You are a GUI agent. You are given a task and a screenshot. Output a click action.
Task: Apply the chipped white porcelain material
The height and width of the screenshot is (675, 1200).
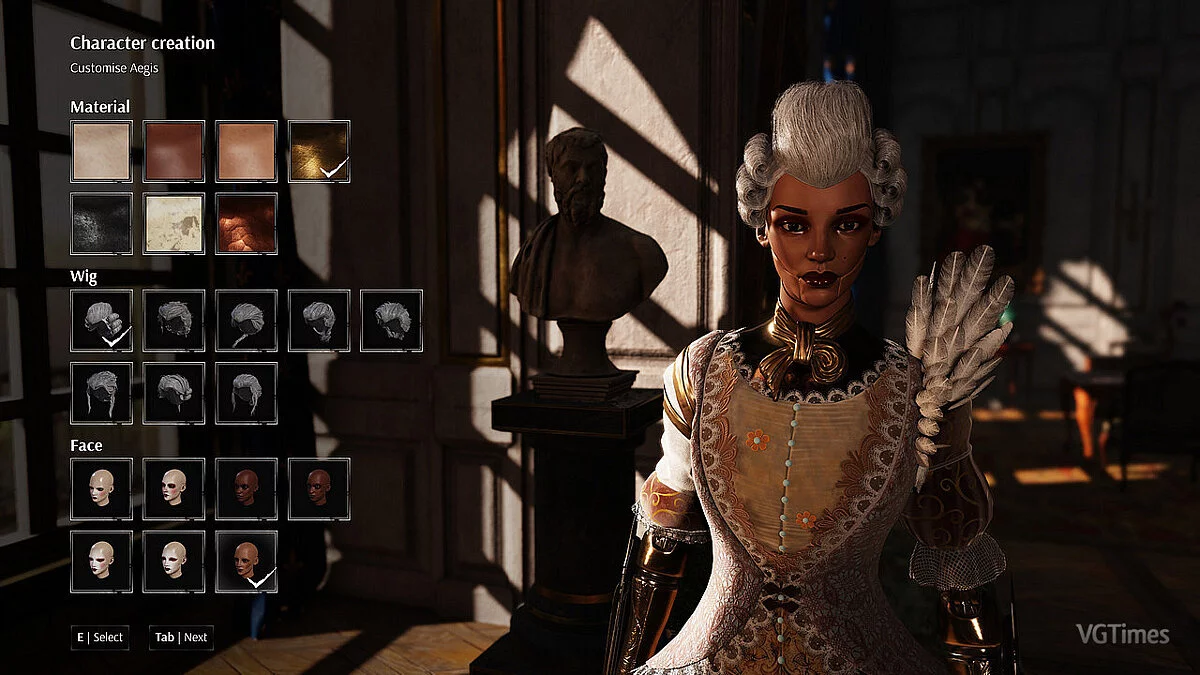pos(174,224)
